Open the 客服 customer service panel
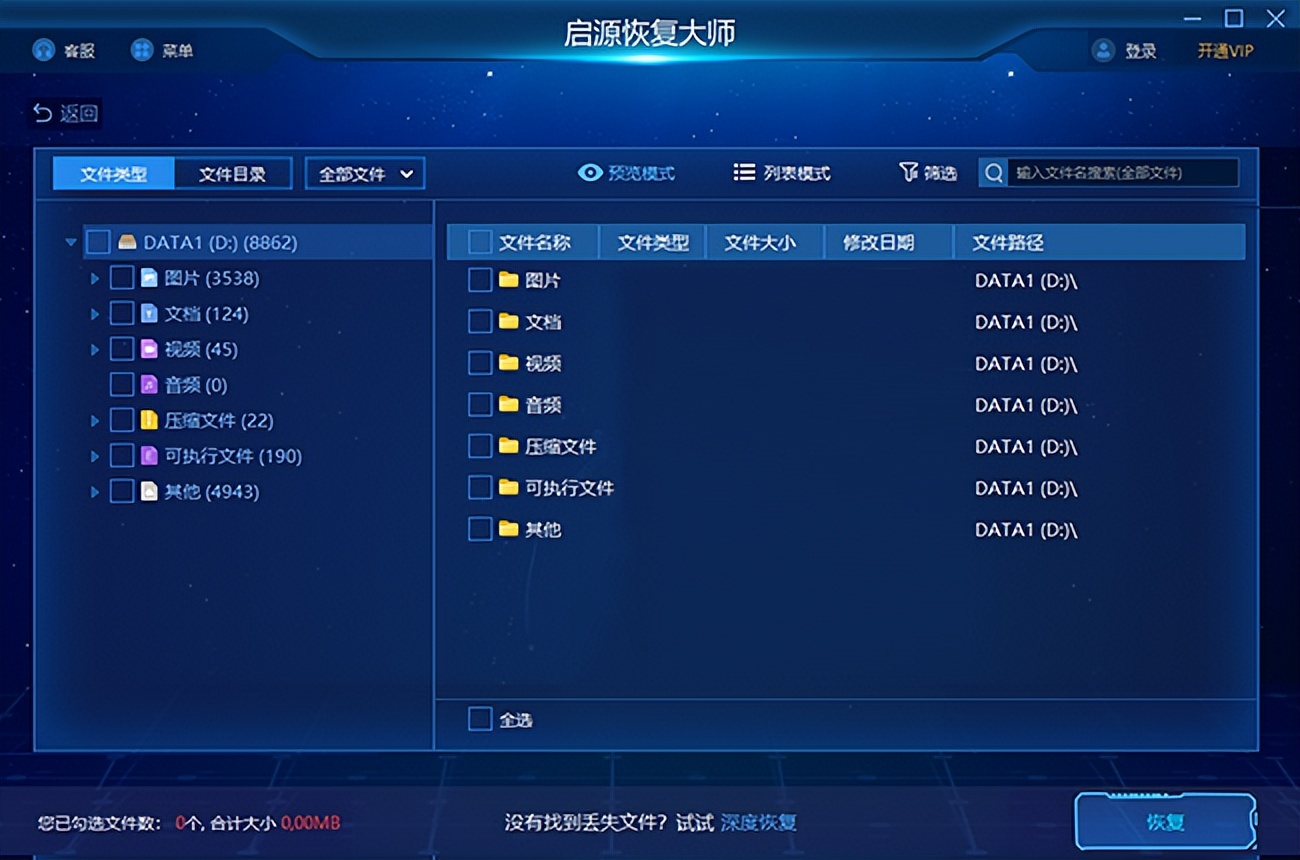The image size is (1300, 860). [42, 51]
